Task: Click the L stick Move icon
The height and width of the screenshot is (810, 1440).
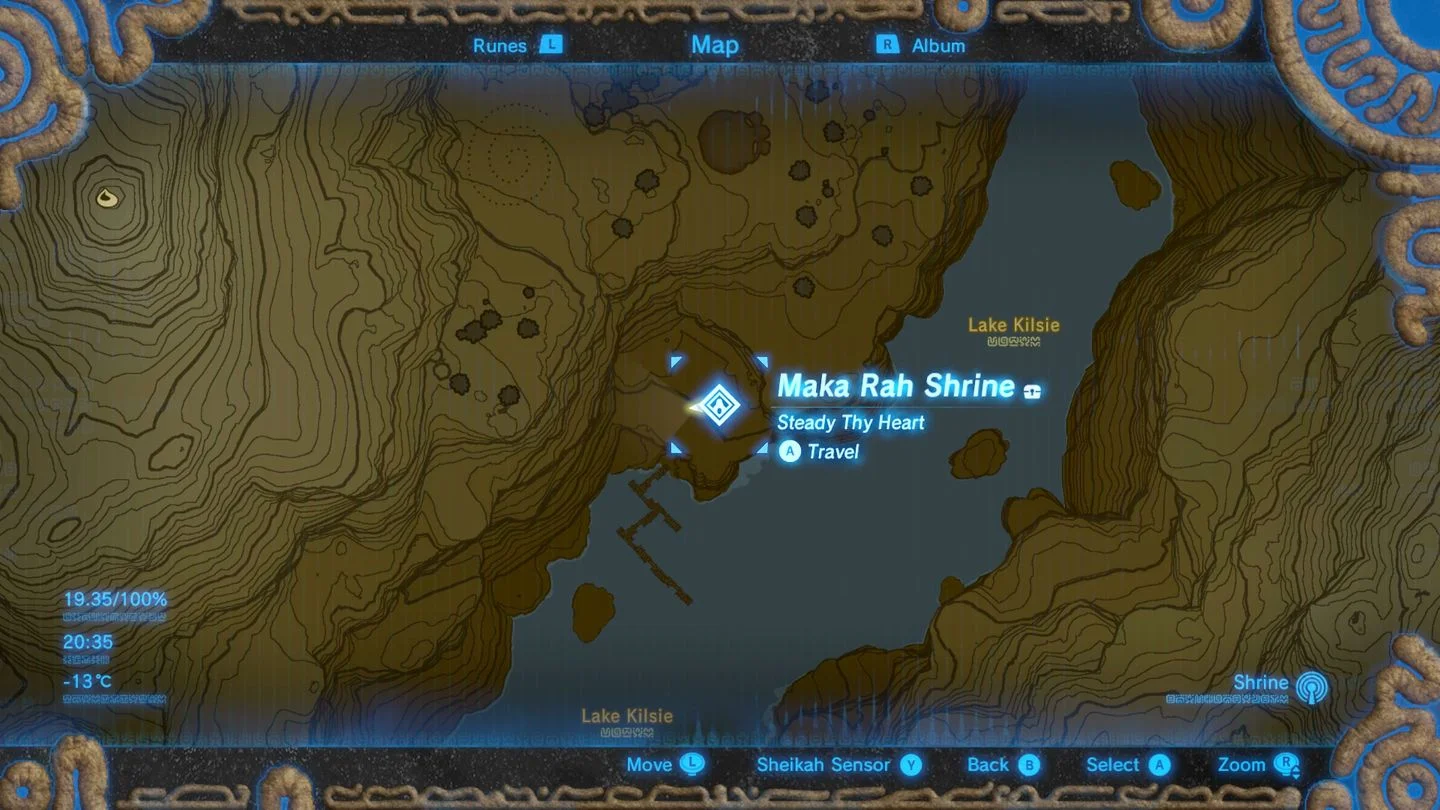Action: point(693,765)
